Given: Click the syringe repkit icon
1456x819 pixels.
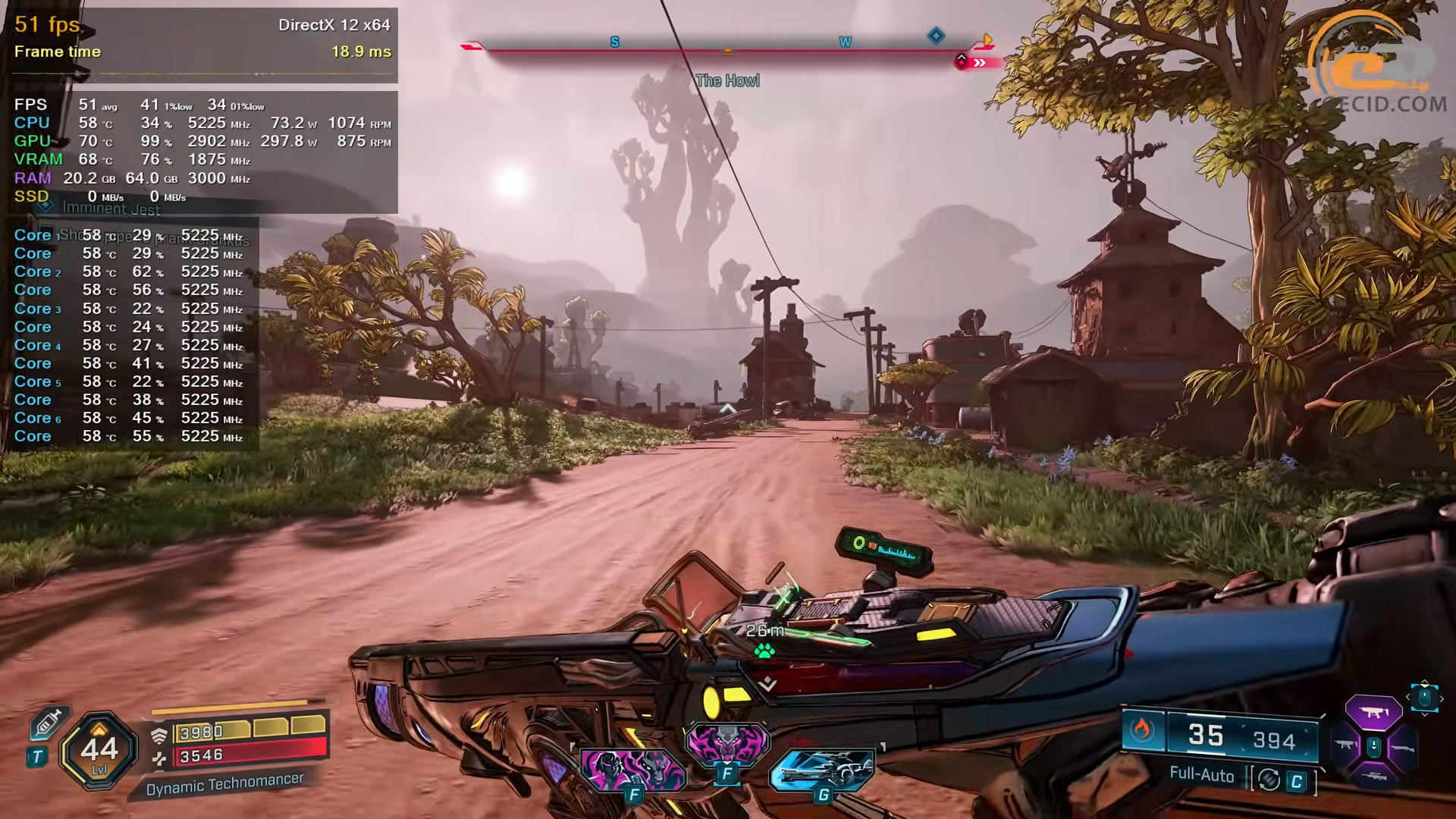Looking at the screenshot, I should [x=48, y=723].
